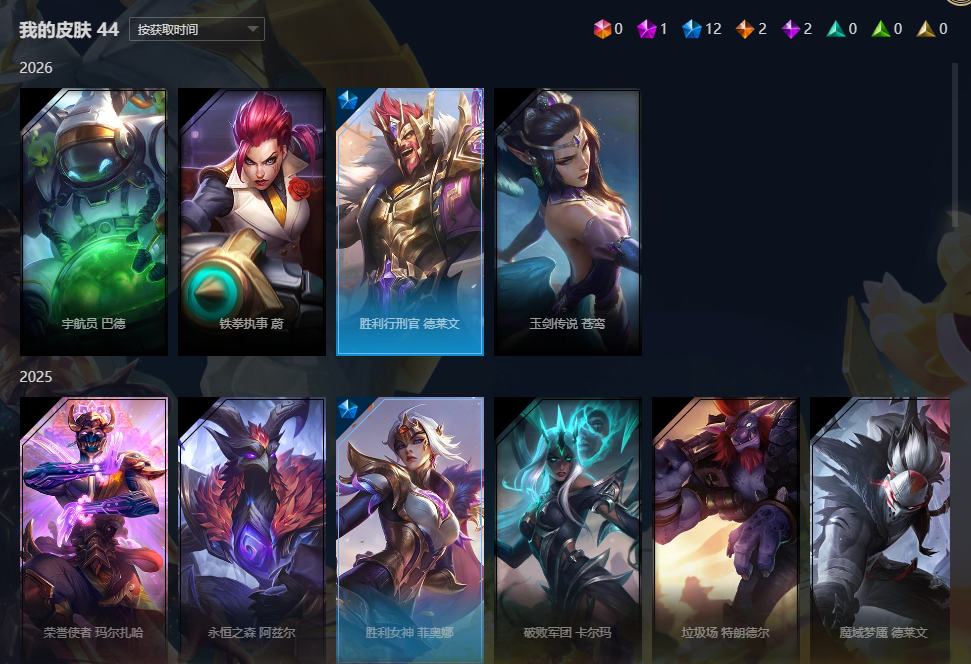The image size is (971, 664).
Task: Open the 胜利行刑官 德莱文 skin card
Action: pos(410,221)
